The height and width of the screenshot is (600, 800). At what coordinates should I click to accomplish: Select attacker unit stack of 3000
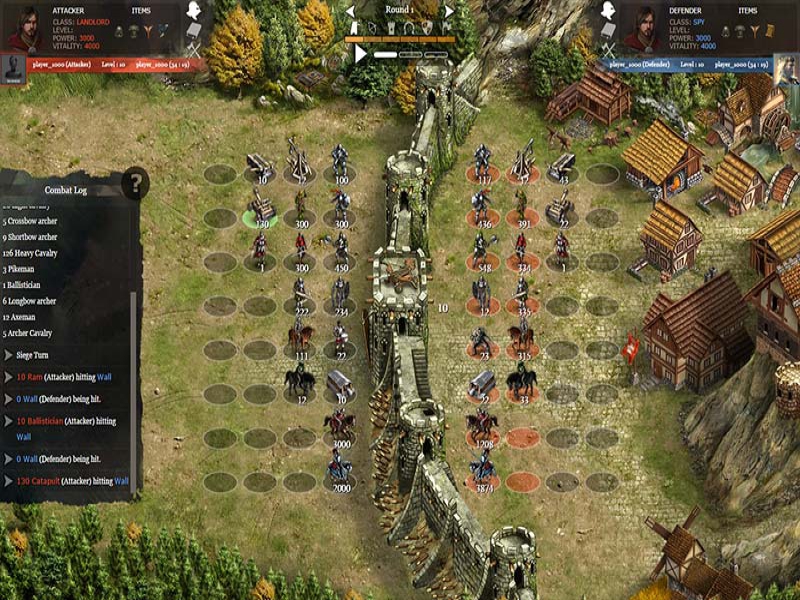[340, 426]
